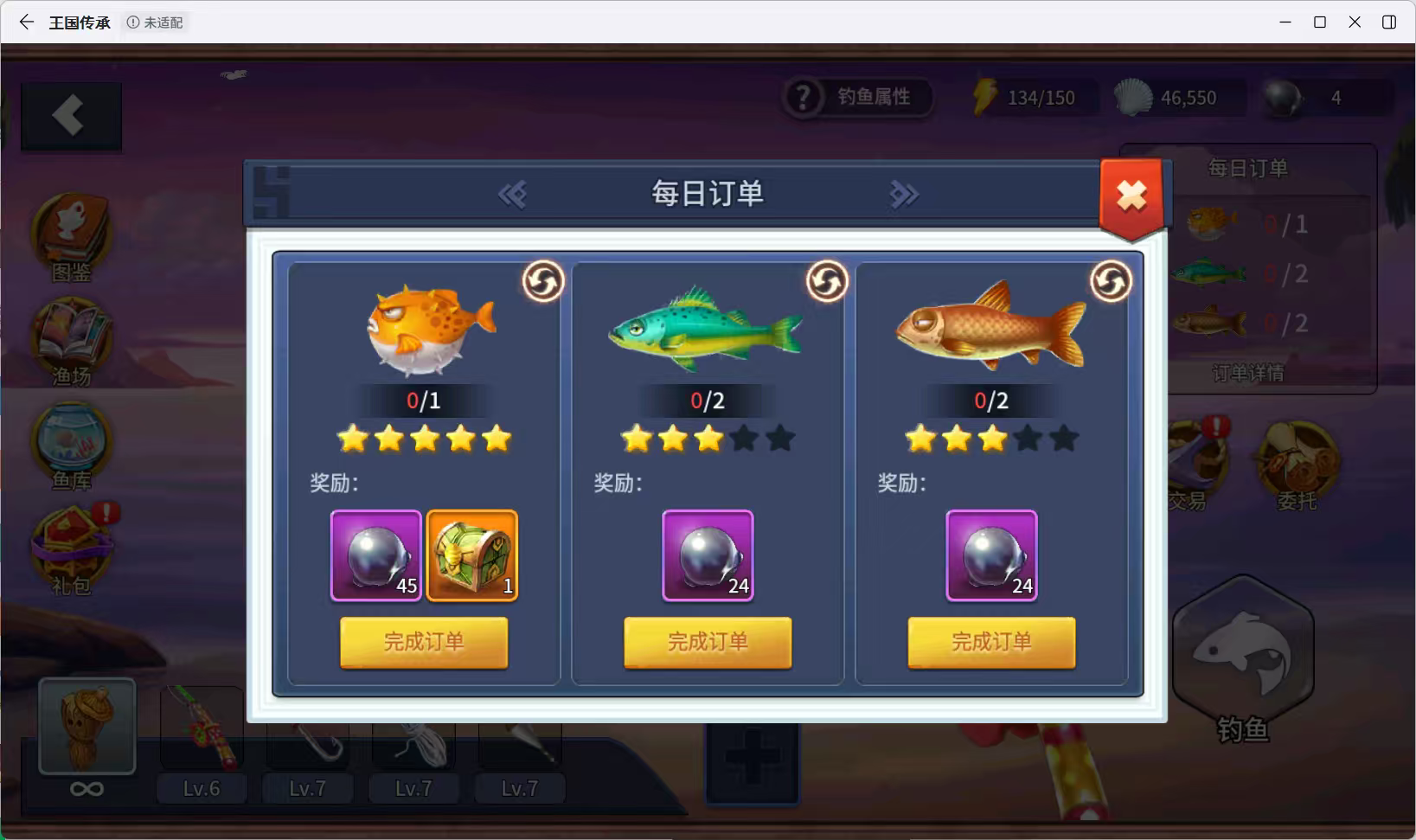Open the 订单详情 section
Image resolution: width=1416 pixels, height=840 pixels.
click(1249, 373)
